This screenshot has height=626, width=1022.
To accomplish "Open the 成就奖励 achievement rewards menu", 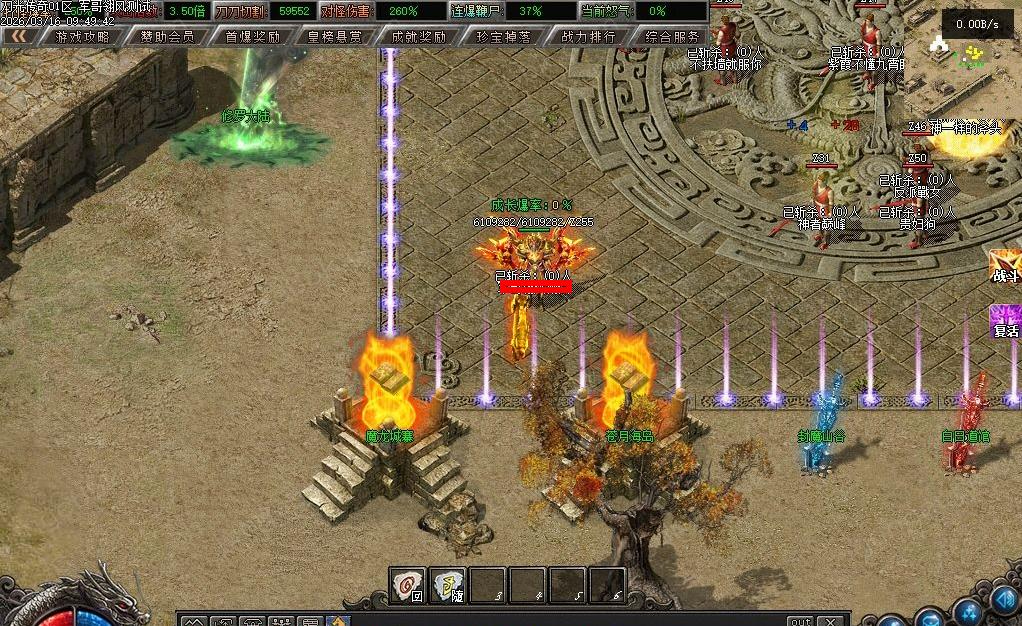I will pyautogui.click(x=419, y=36).
